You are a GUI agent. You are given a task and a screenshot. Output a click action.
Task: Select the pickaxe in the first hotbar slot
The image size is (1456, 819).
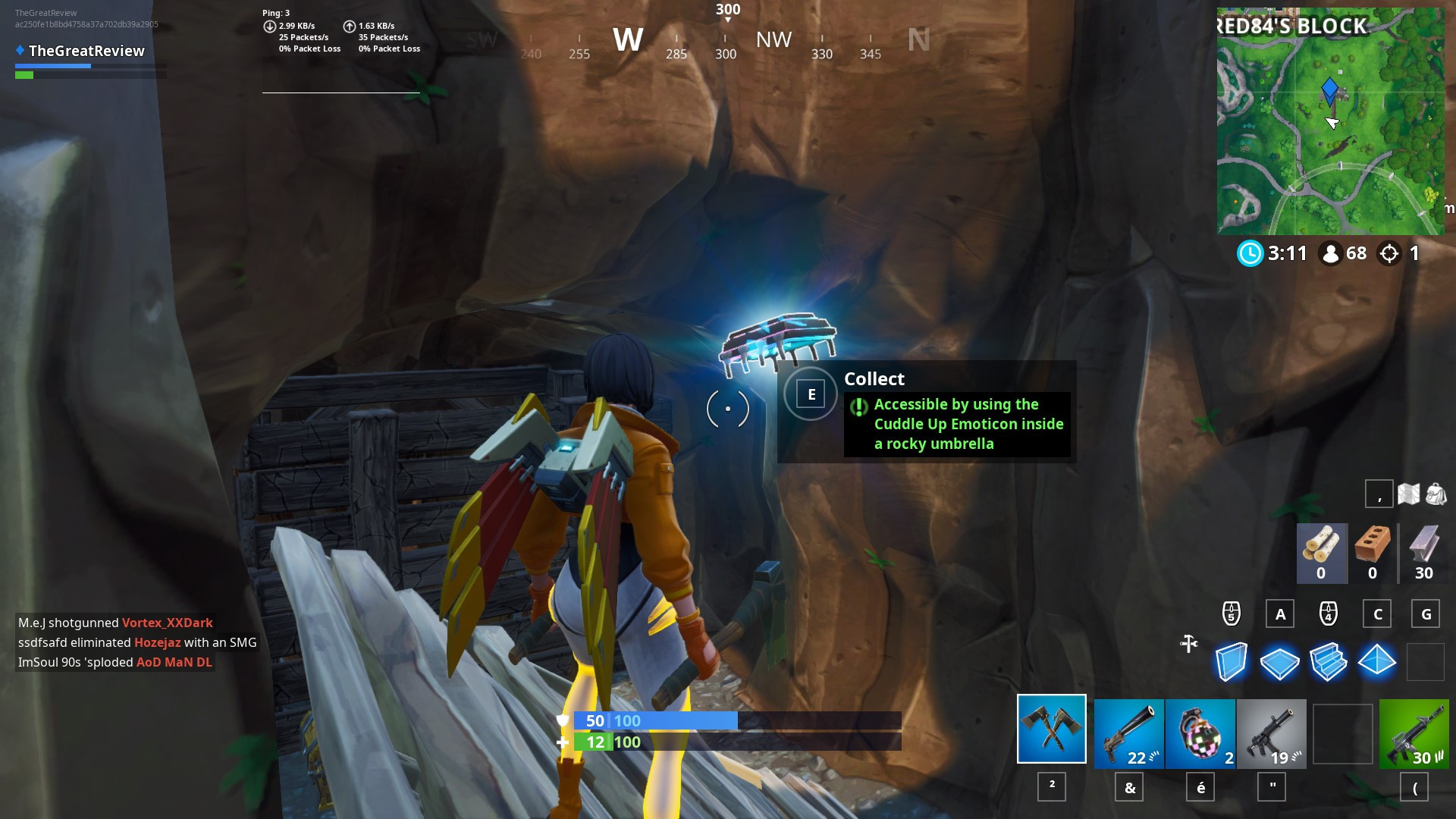pyautogui.click(x=1051, y=730)
